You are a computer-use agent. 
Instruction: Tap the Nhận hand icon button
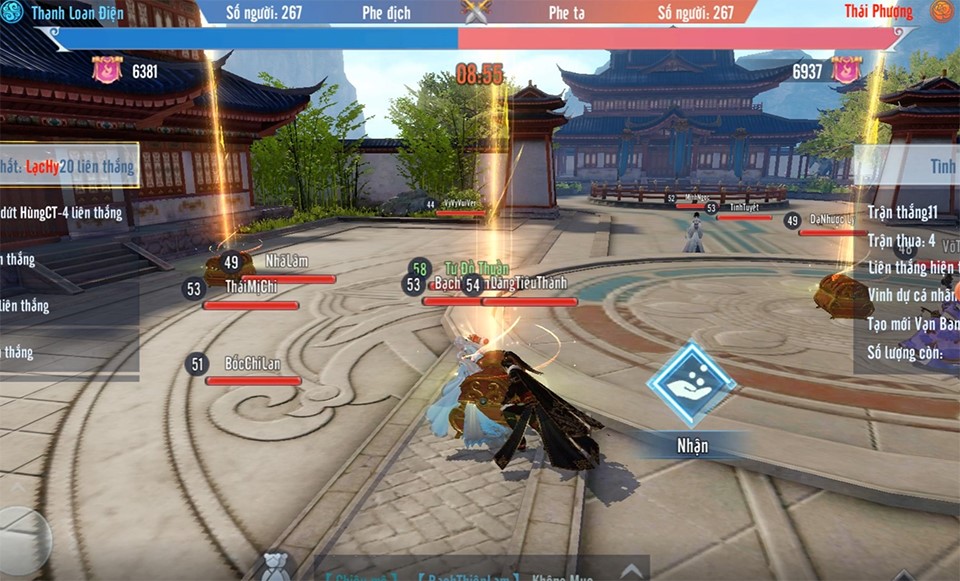click(691, 385)
